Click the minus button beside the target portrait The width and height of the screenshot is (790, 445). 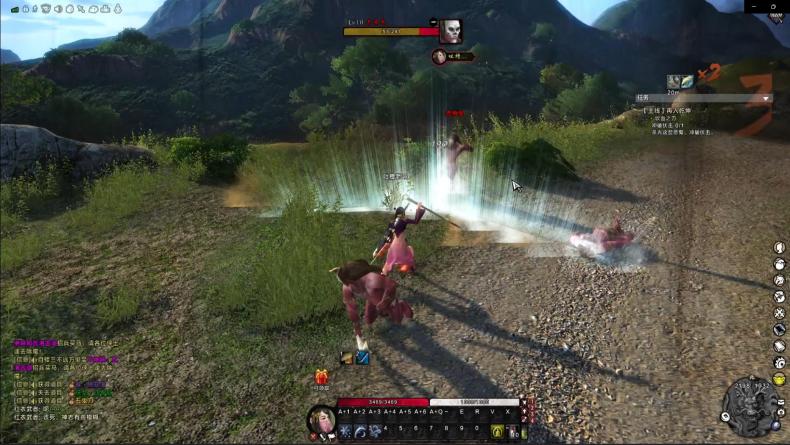433,21
